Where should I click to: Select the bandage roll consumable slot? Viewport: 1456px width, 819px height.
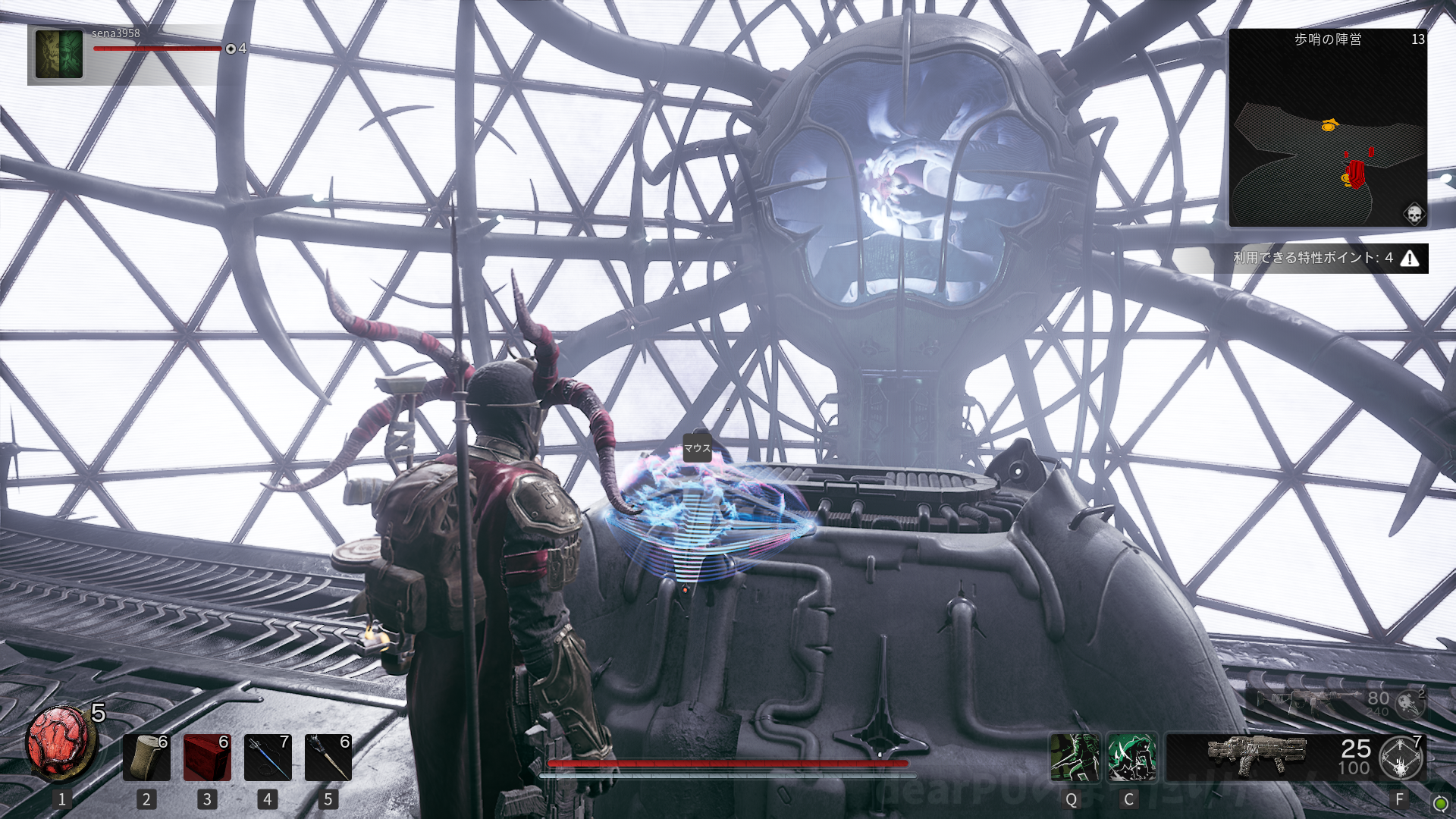tap(146, 757)
